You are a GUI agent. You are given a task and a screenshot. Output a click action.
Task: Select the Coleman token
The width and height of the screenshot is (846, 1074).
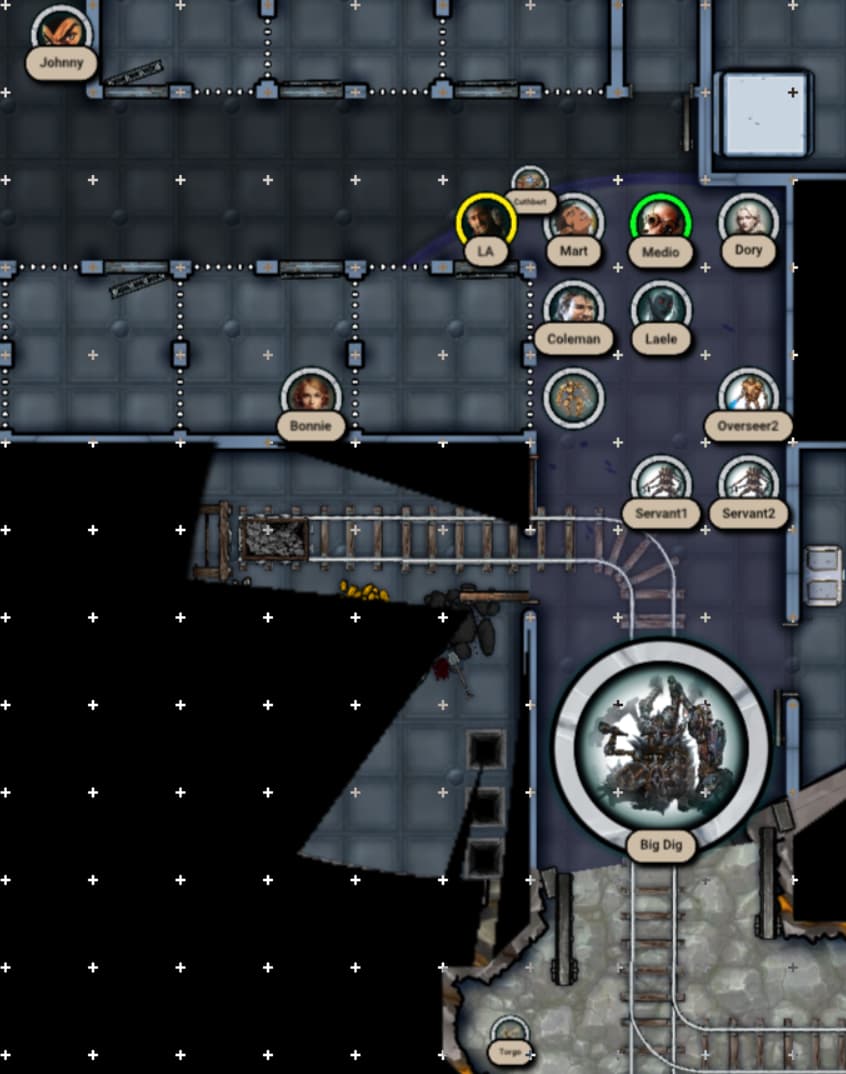tap(574, 309)
